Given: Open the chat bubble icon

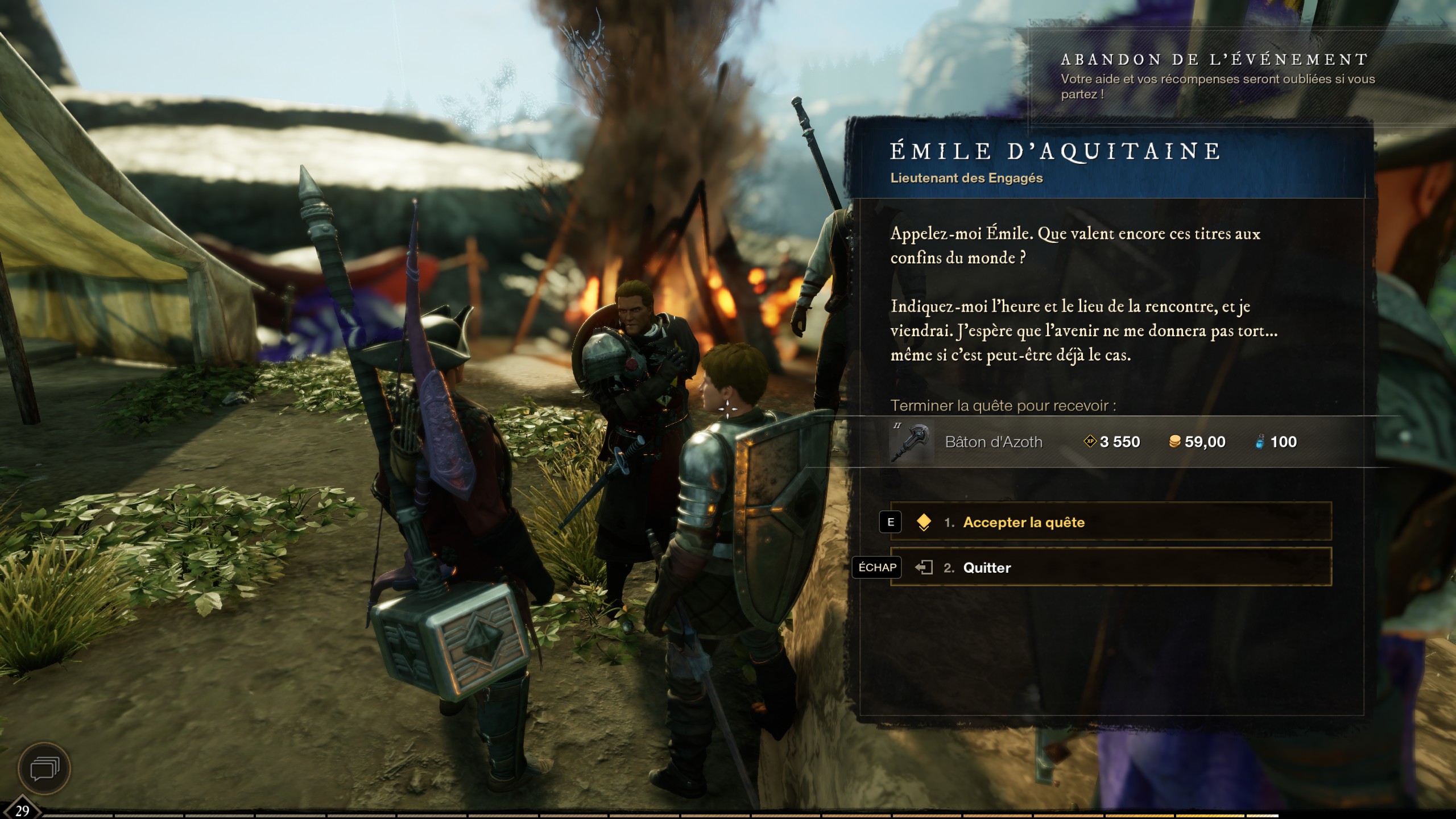Looking at the screenshot, I should point(44,769).
